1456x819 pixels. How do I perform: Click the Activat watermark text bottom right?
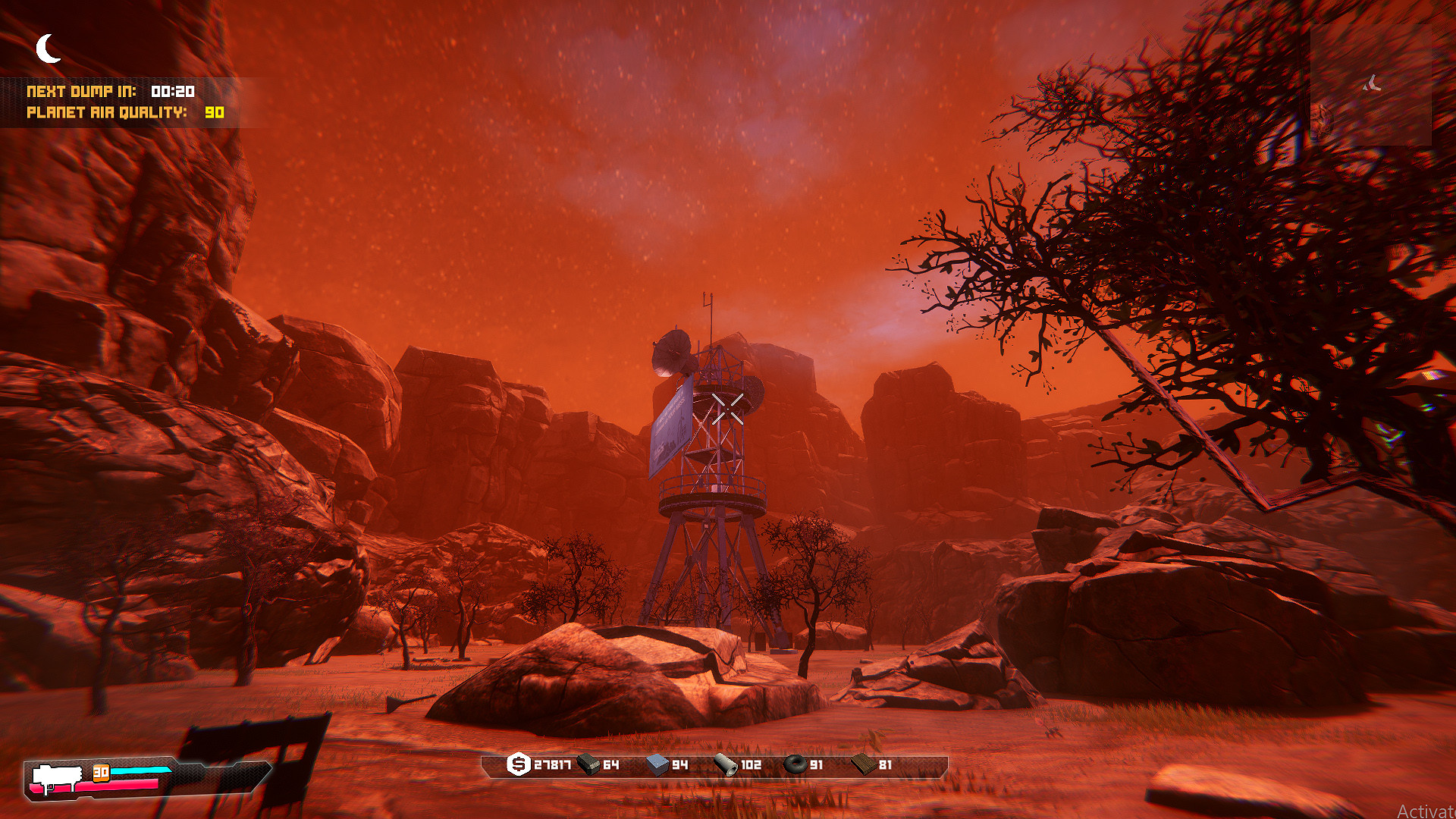click(1429, 811)
